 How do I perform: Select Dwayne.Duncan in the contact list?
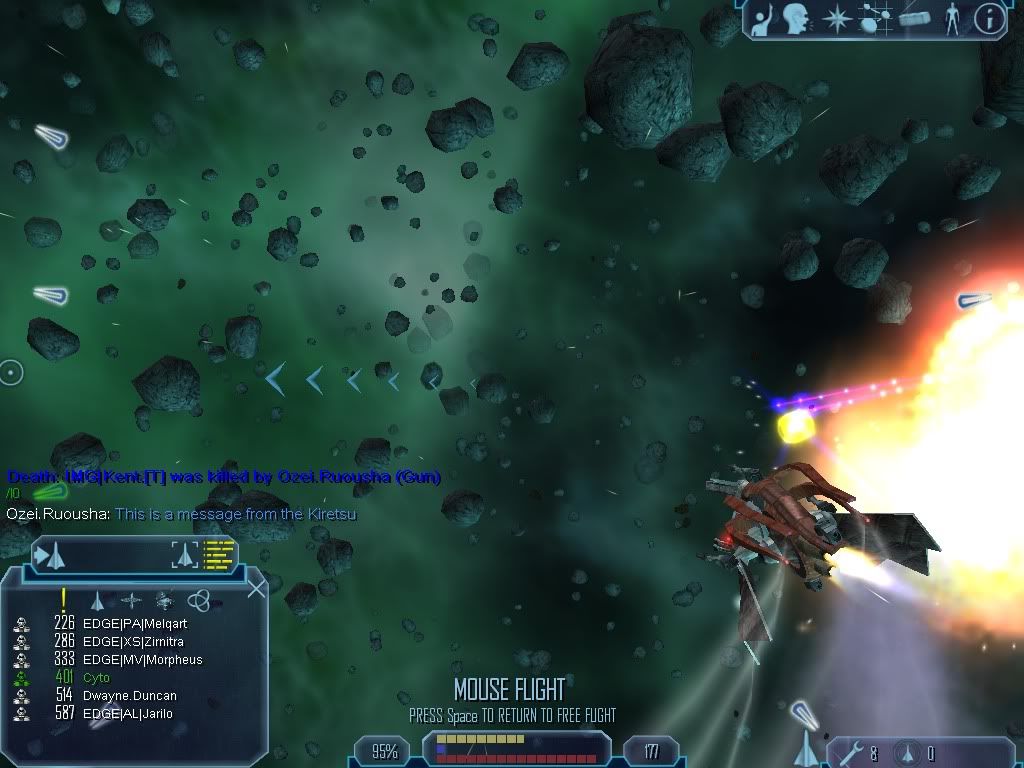129,696
